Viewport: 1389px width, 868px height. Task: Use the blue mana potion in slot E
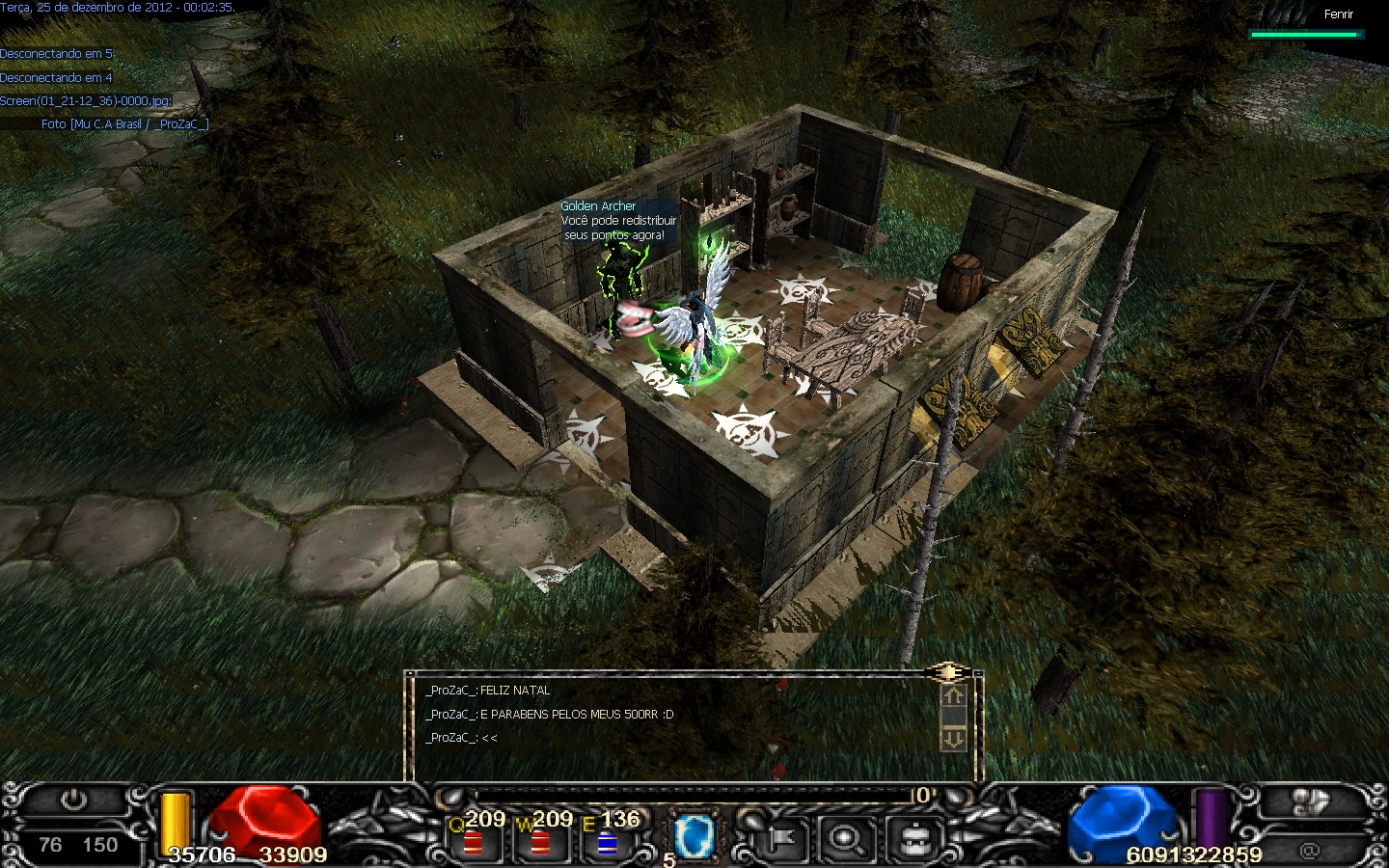click(607, 842)
